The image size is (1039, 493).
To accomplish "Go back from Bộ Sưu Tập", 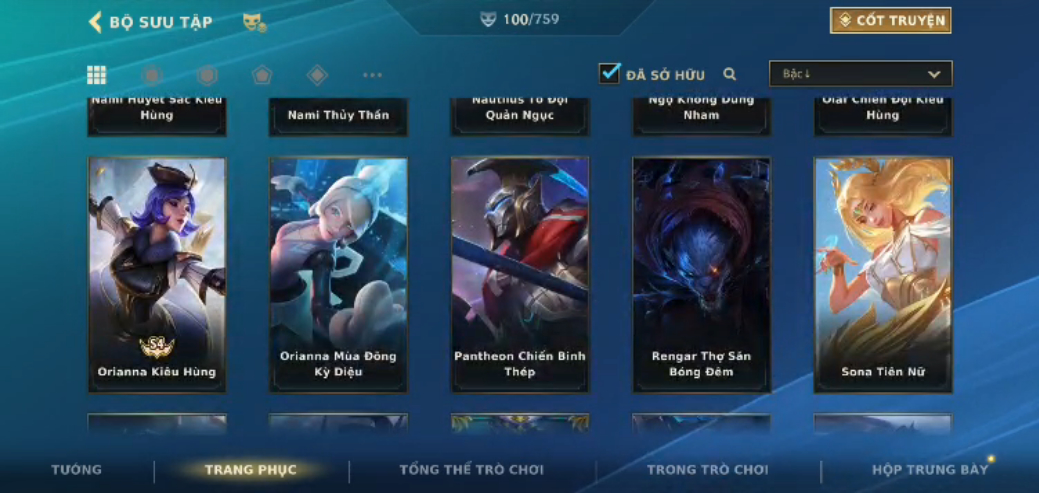I will [x=96, y=22].
